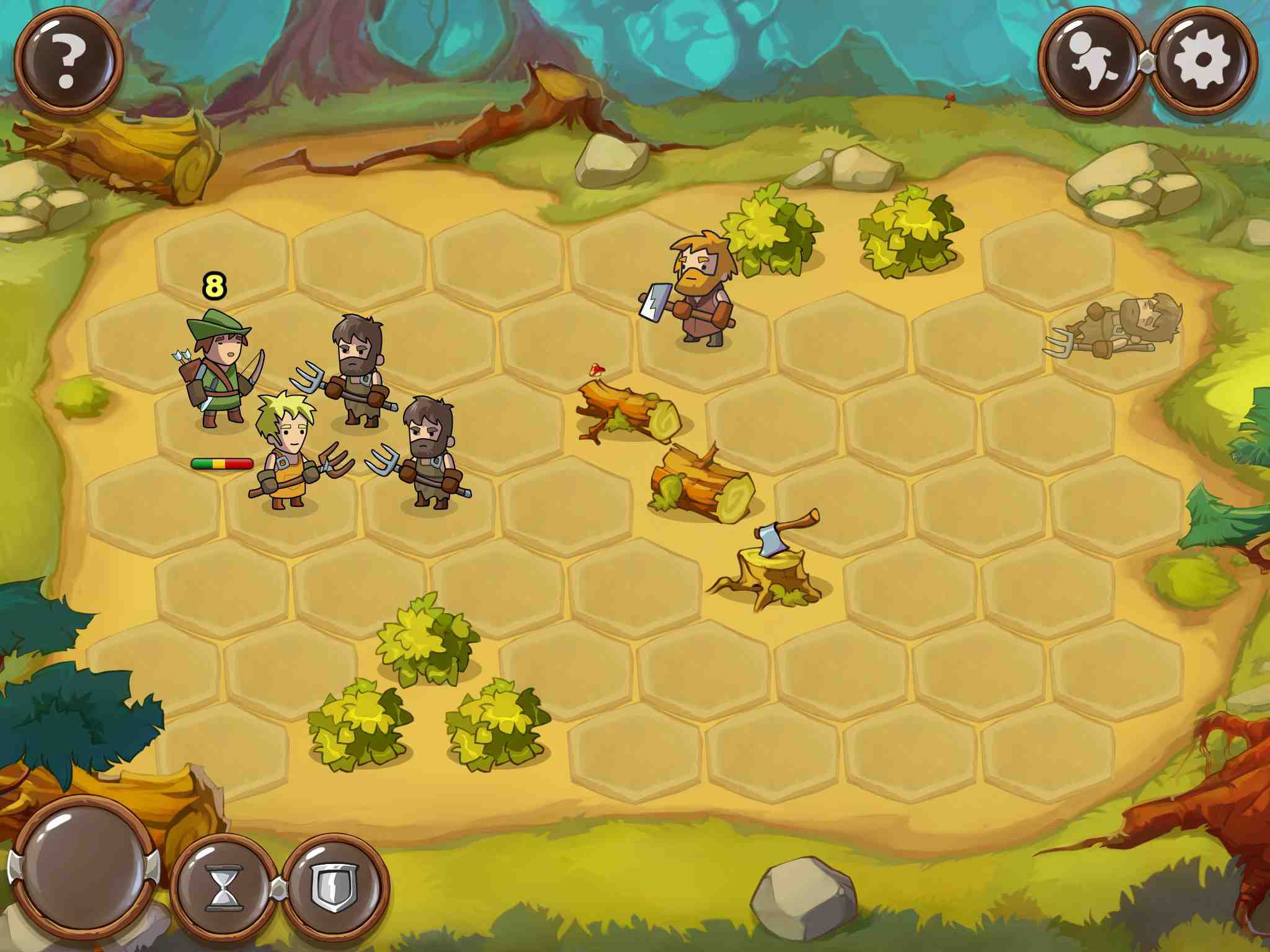Open the gear settings menu
This screenshot has width=1270, height=952.
[x=1203, y=61]
